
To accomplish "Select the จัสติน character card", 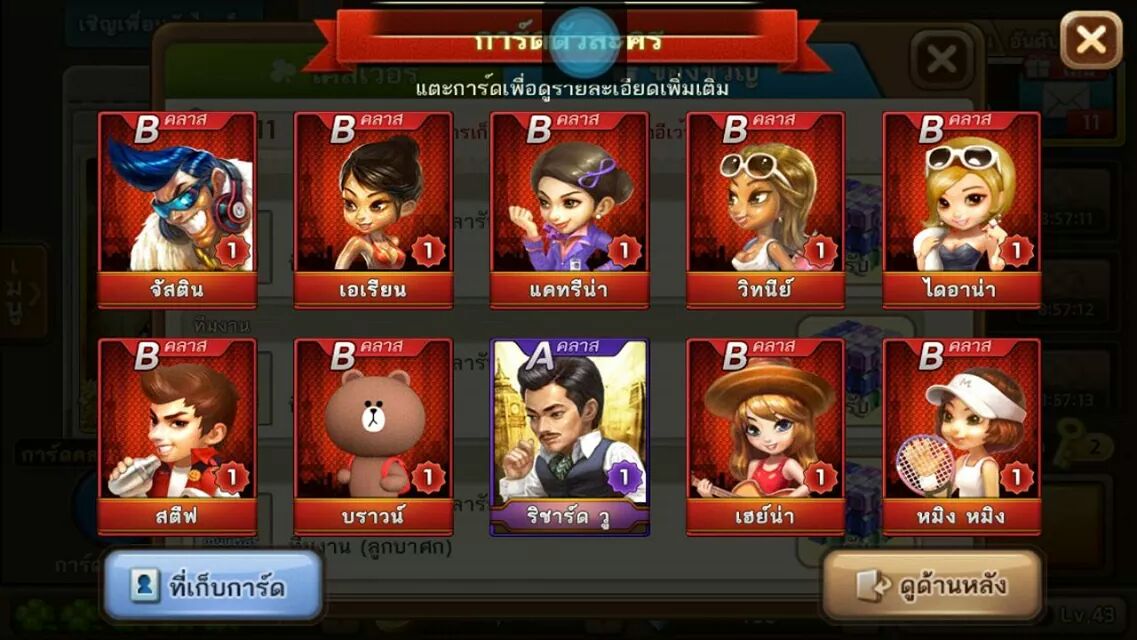I will [x=177, y=209].
